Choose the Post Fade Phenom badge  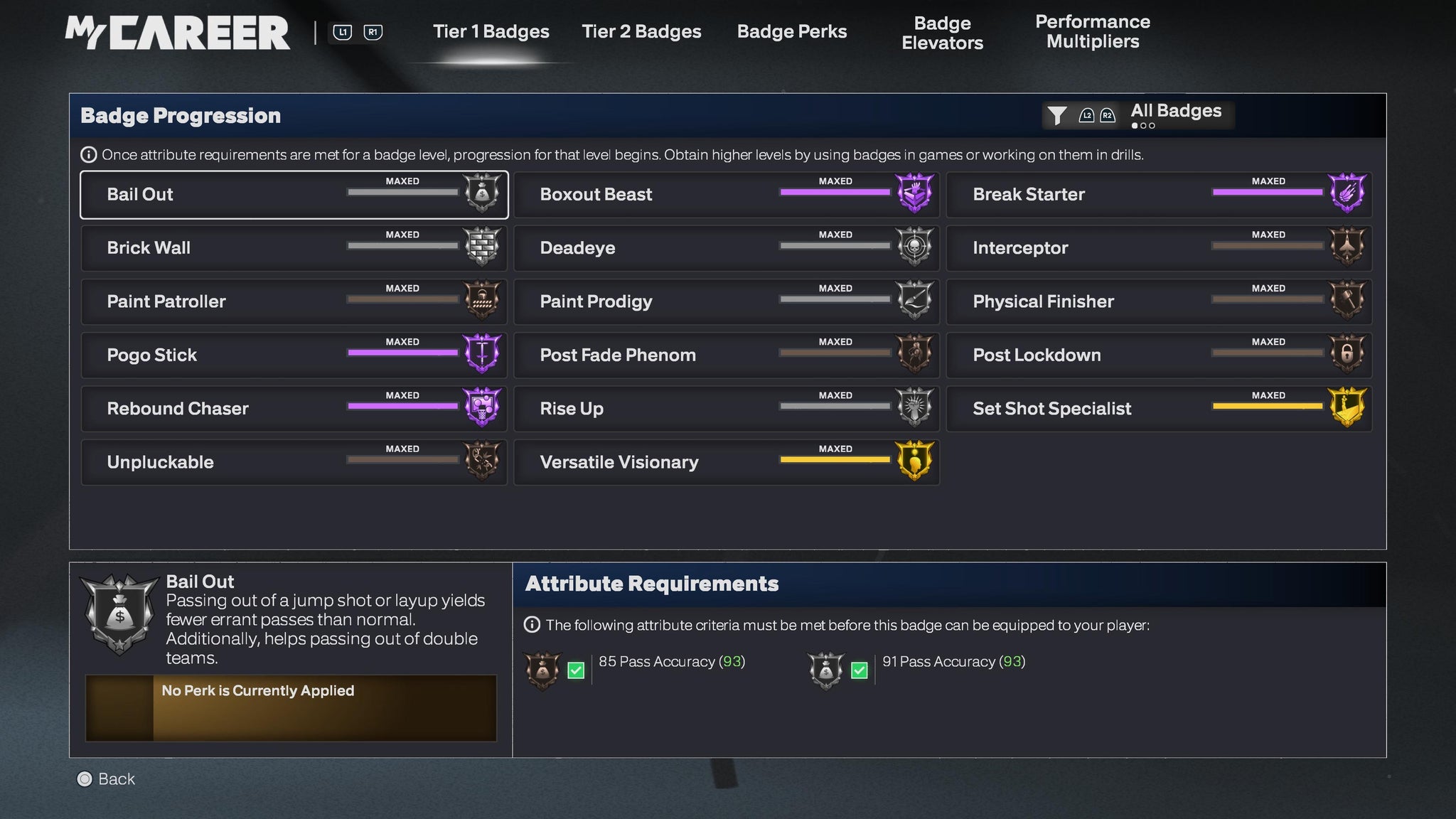click(726, 355)
